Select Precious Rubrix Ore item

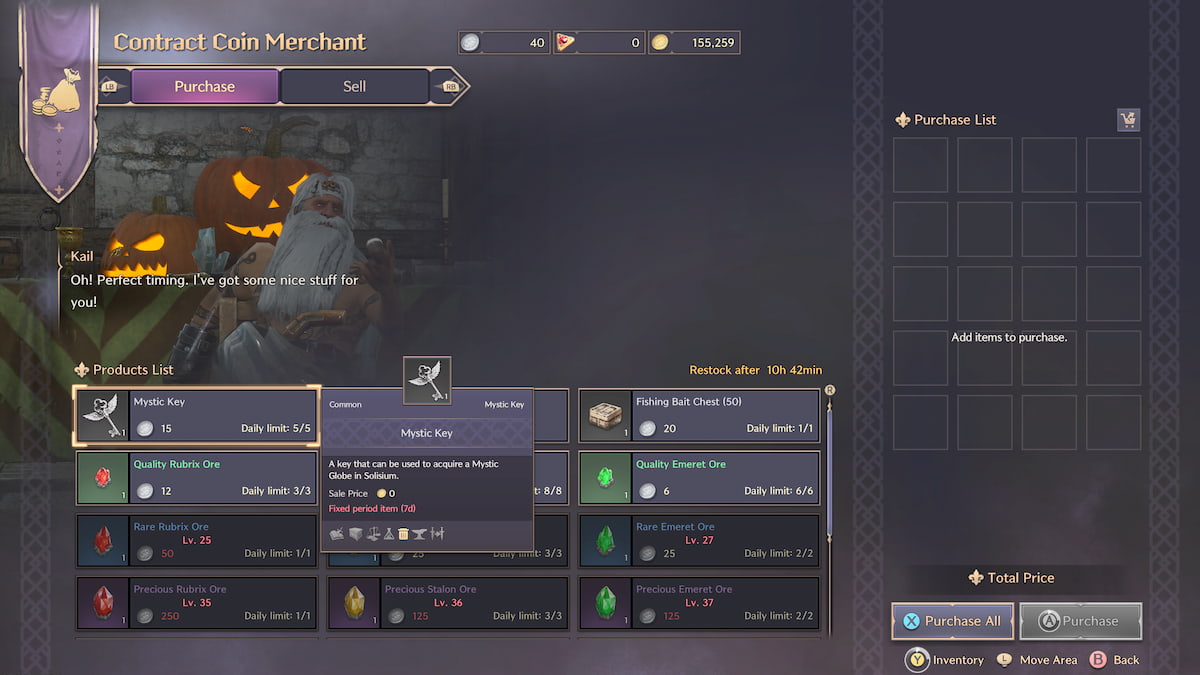(197, 603)
